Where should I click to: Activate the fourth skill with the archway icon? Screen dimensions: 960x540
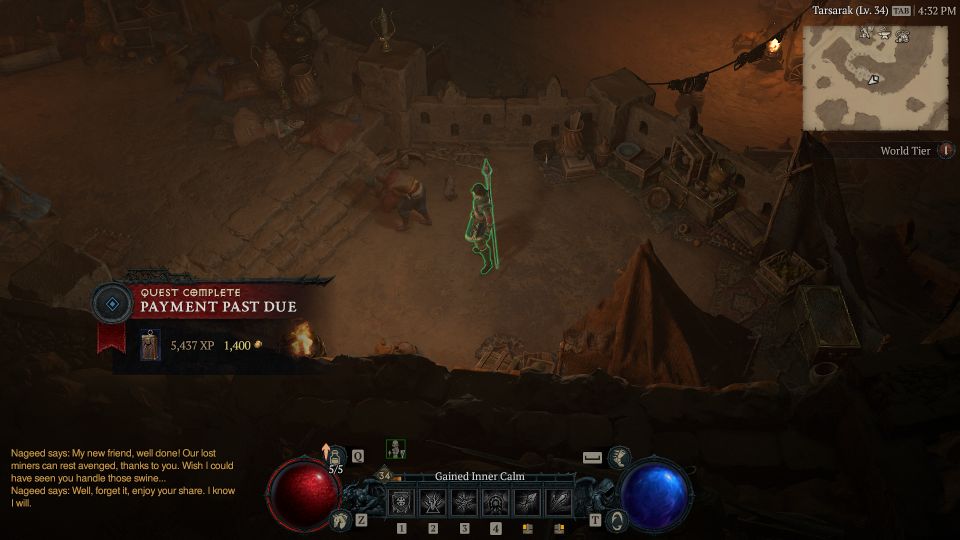tap(496, 502)
